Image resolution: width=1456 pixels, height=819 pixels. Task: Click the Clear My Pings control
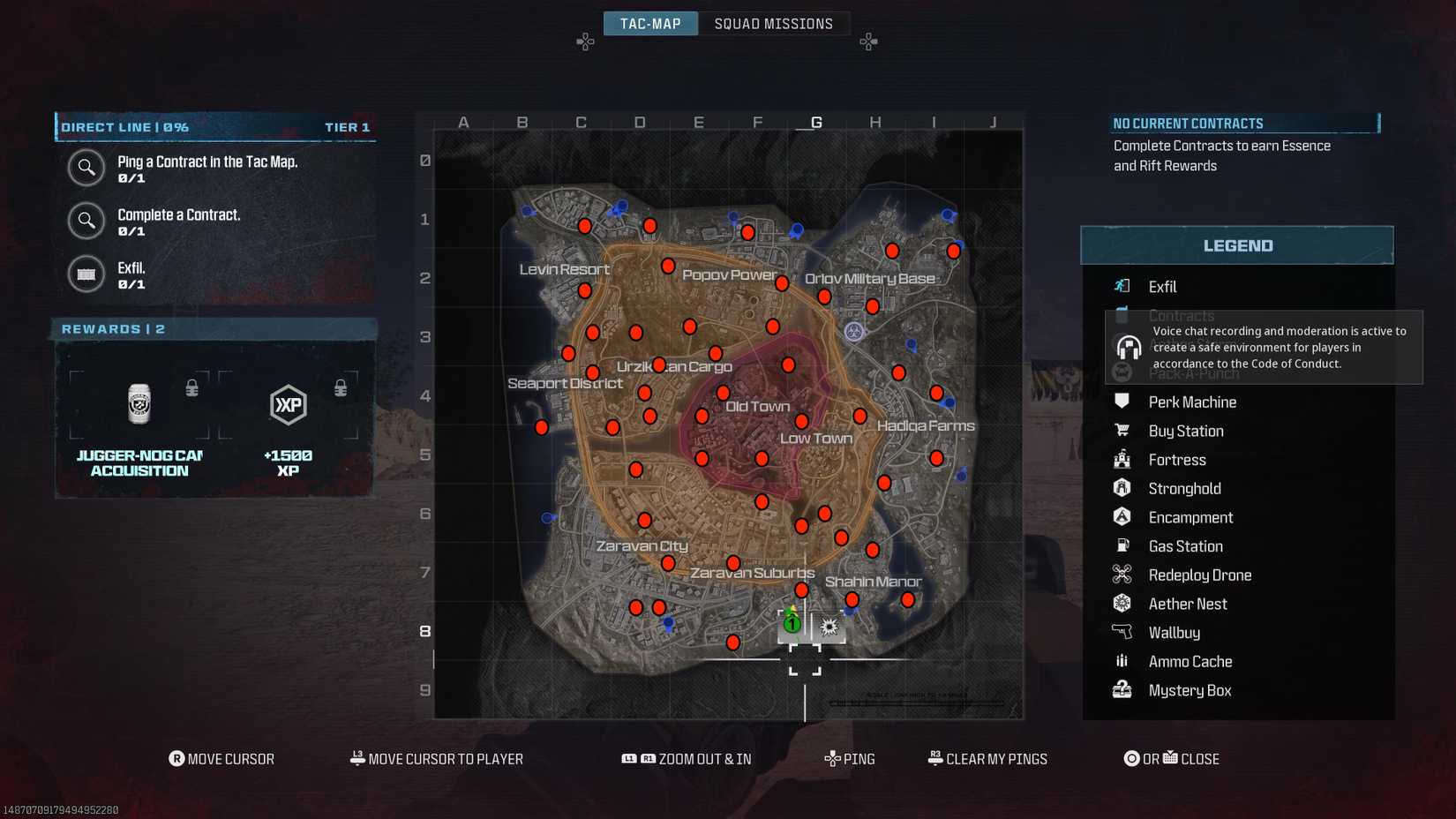[987, 758]
